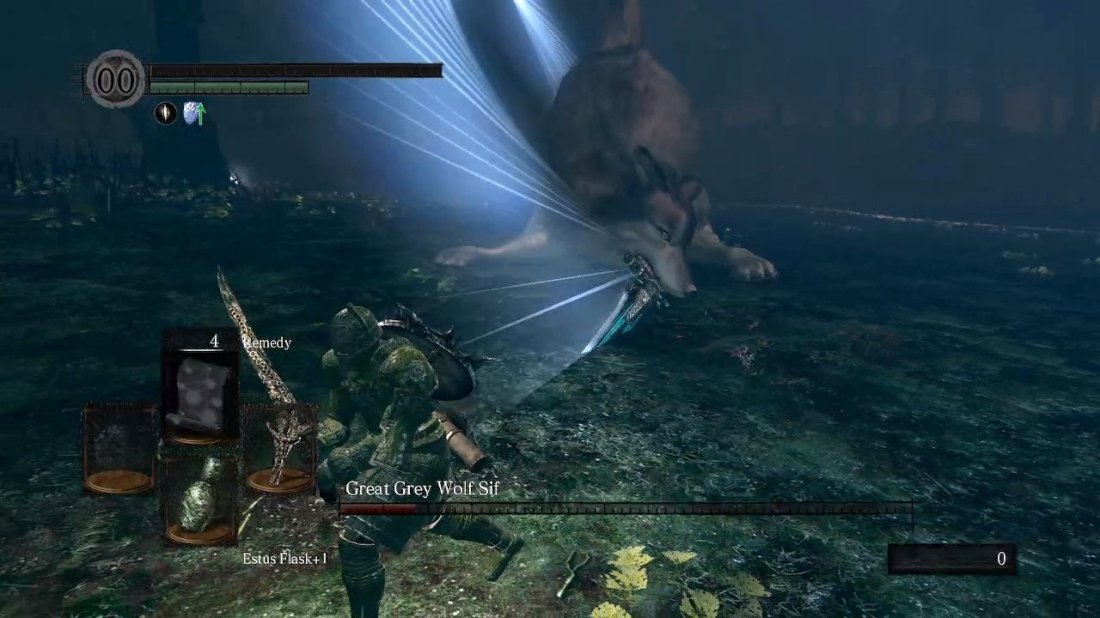Click the dark round status effect icon
The image size is (1100, 618).
[165, 113]
